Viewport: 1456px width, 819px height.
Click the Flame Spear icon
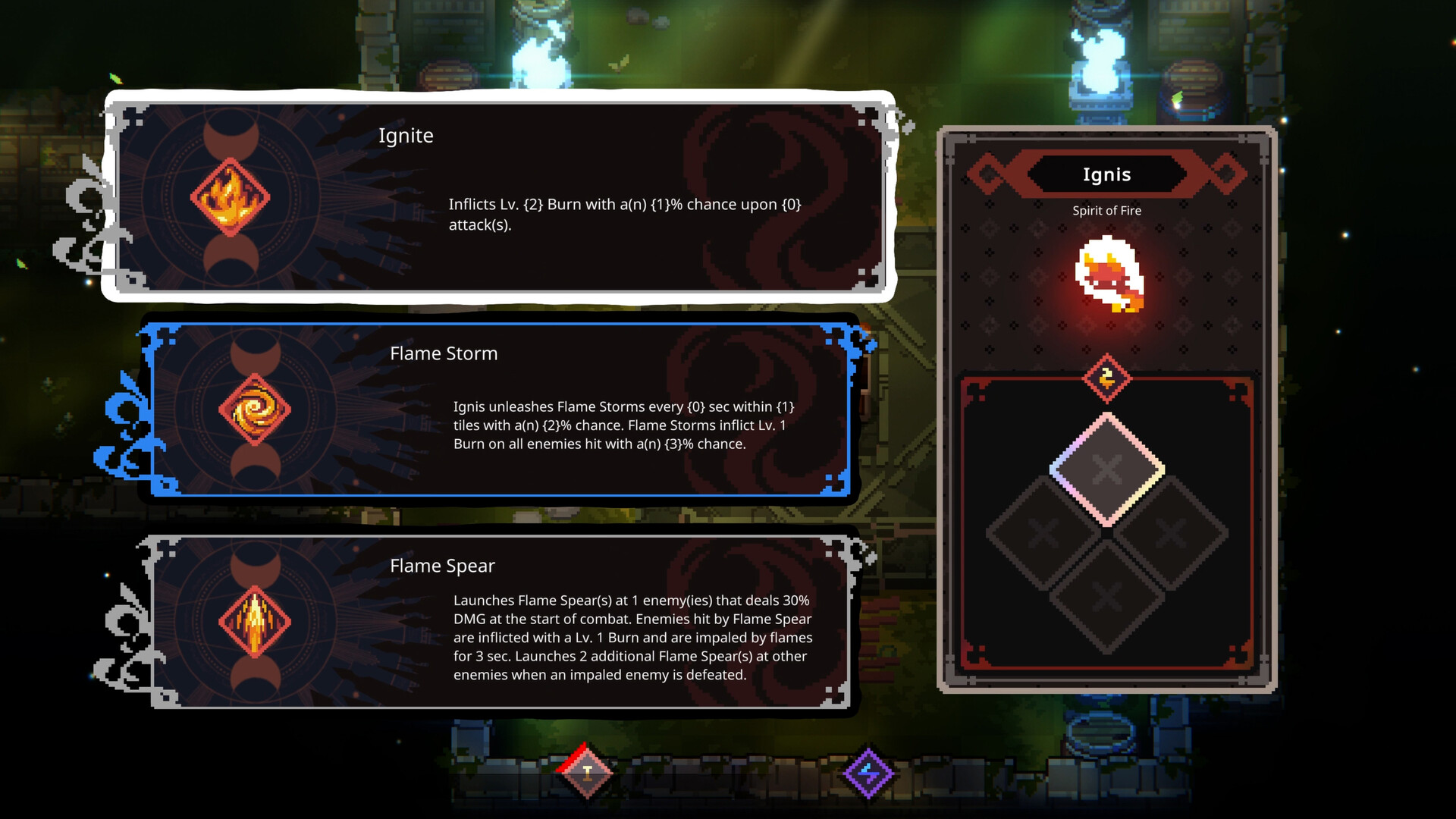[256, 623]
